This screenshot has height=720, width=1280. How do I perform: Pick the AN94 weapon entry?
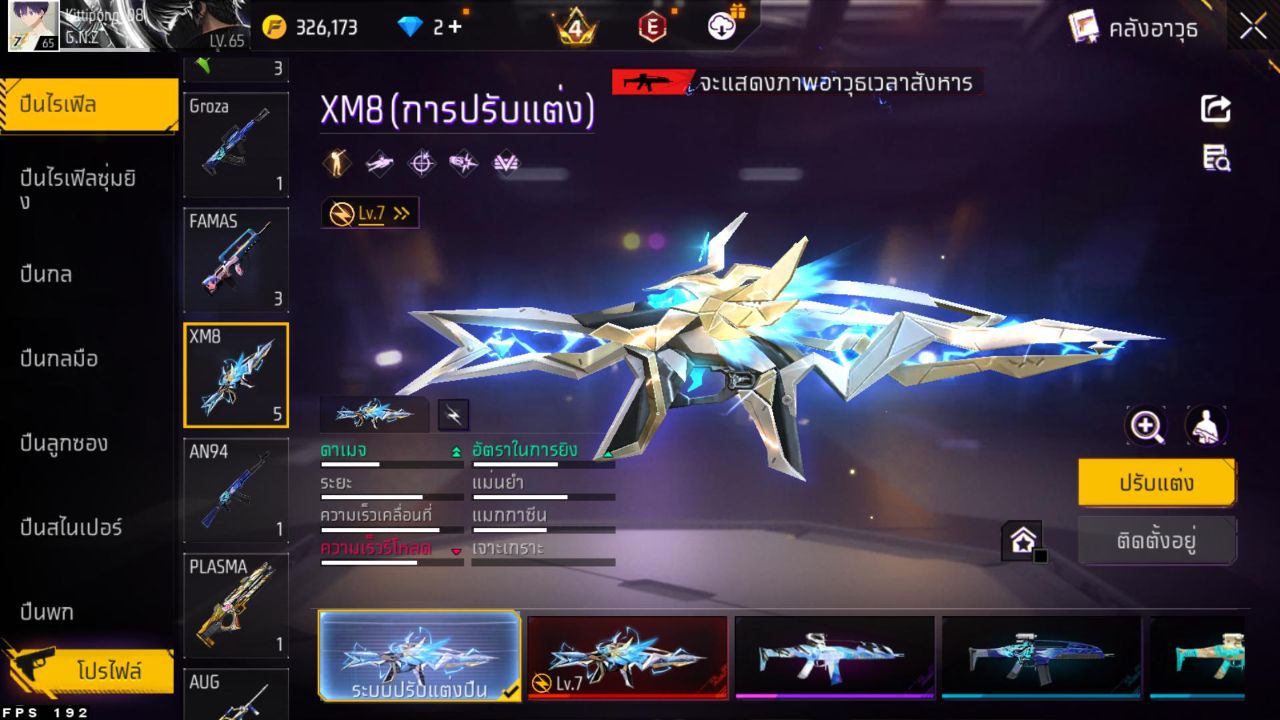236,490
